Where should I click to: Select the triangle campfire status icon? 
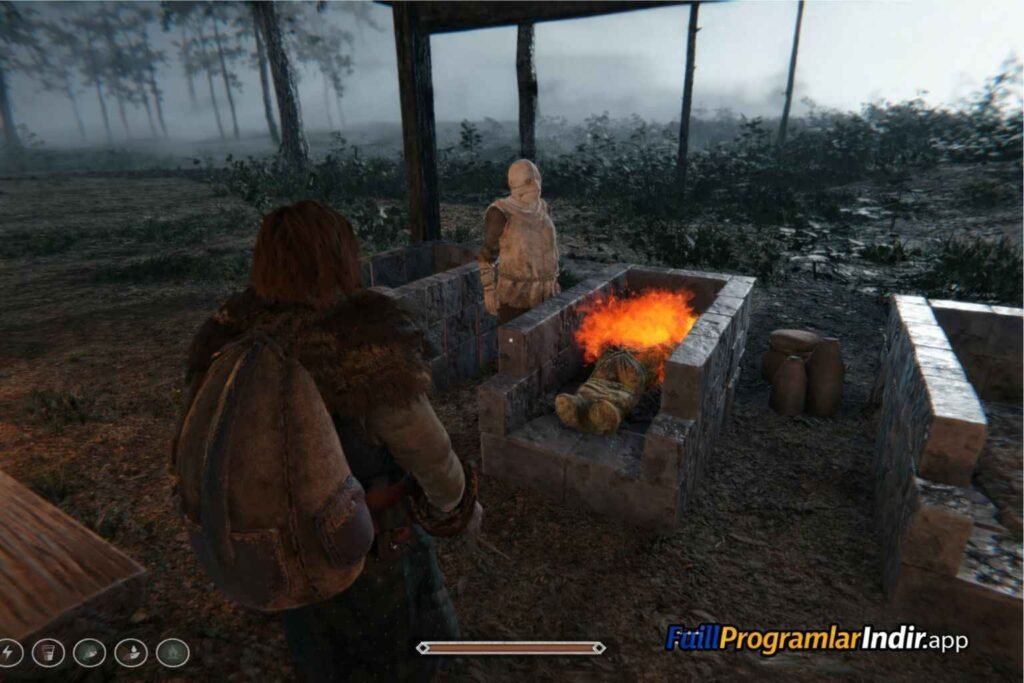(172, 653)
